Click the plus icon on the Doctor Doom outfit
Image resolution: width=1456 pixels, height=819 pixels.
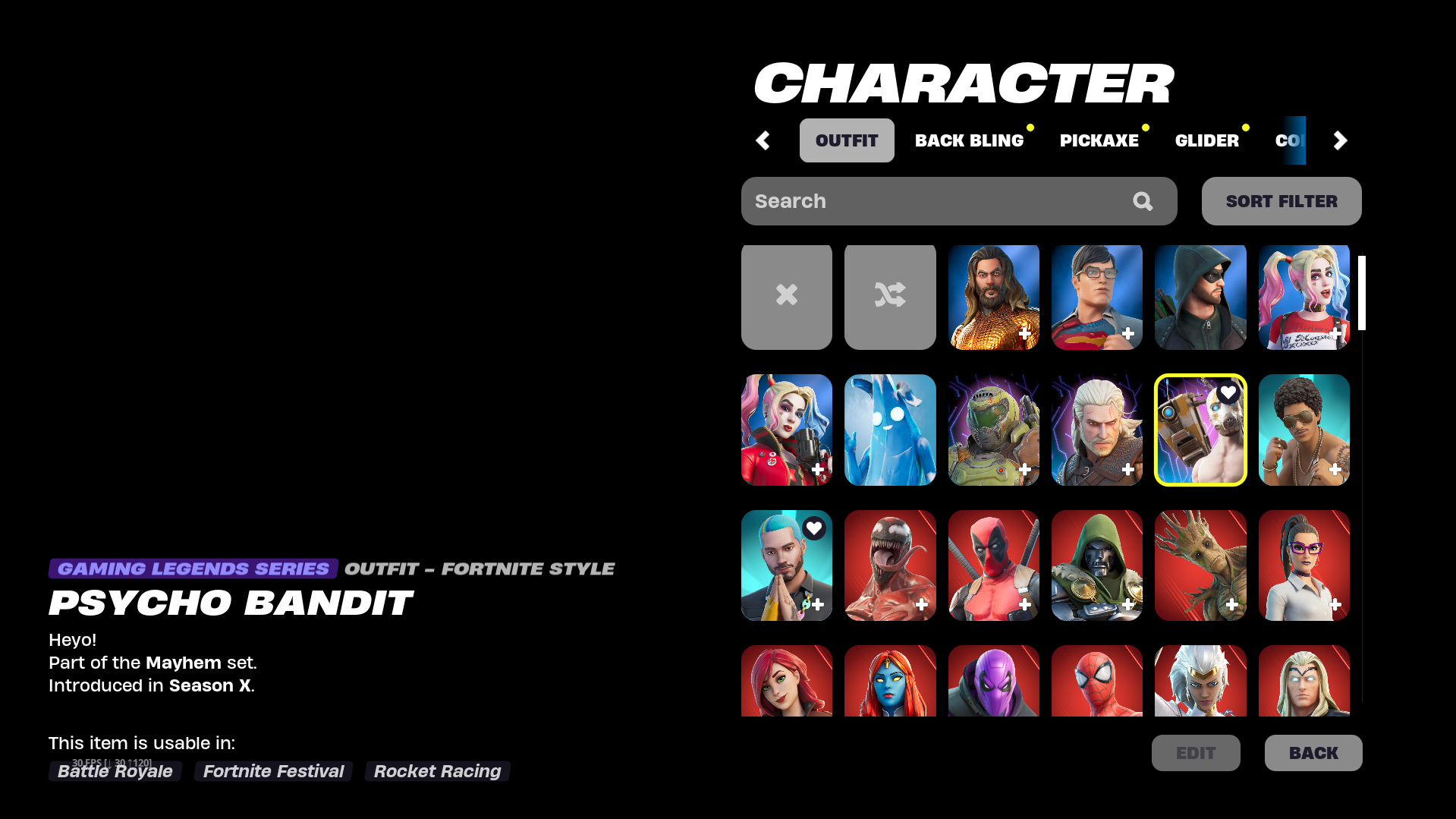tap(1128, 604)
